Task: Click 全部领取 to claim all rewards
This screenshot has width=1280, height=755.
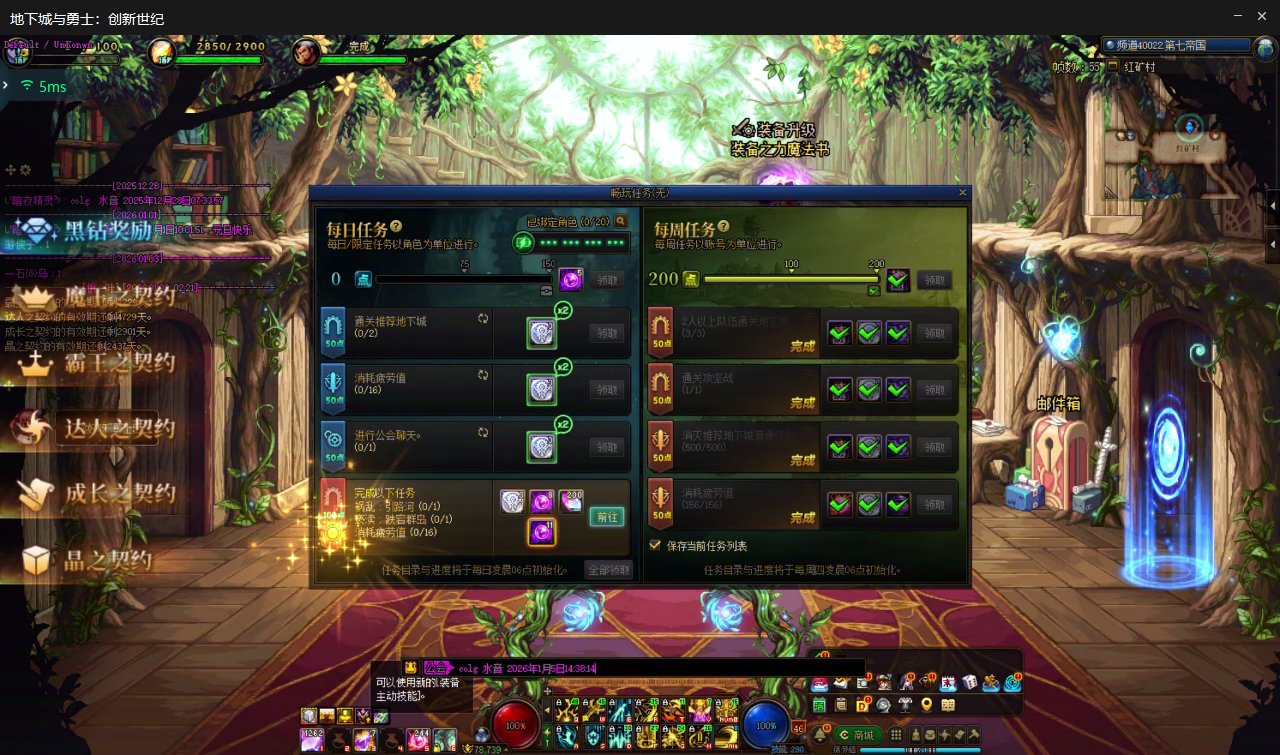Action: point(609,569)
